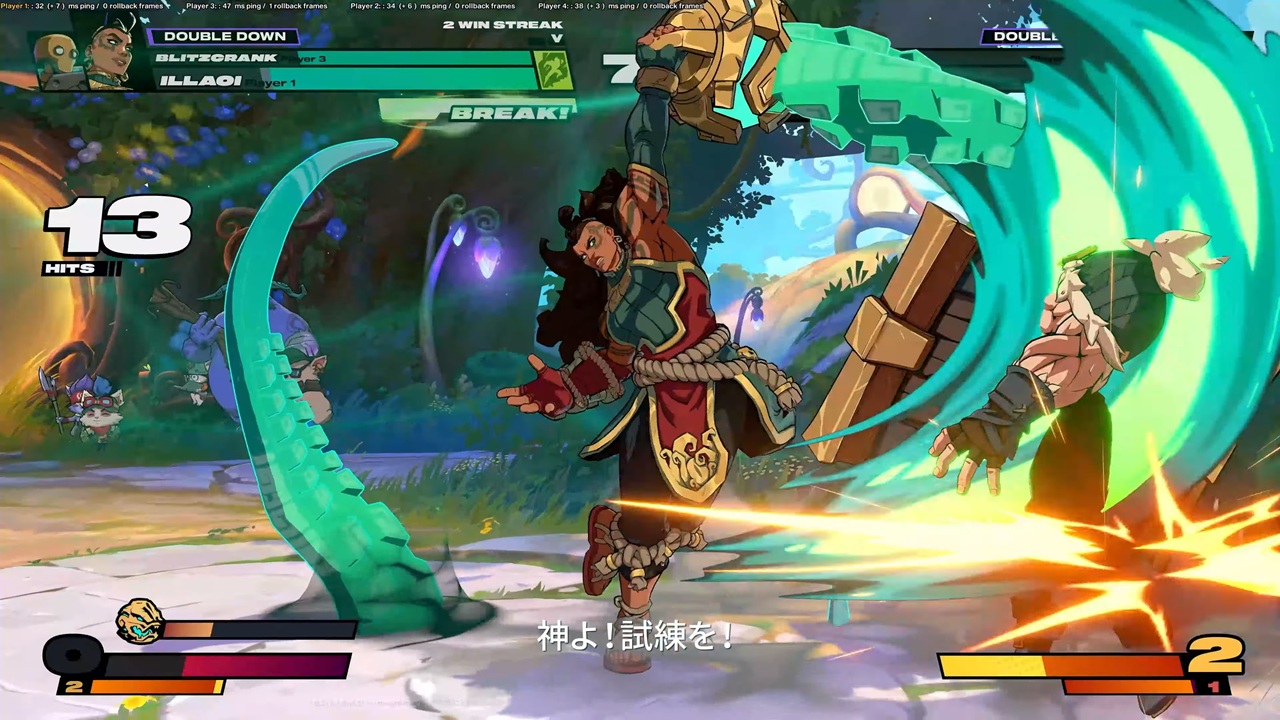Click the Blitzcrank assist head icon
Viewport: 1280px width, 720px height.
click(139, 621)
